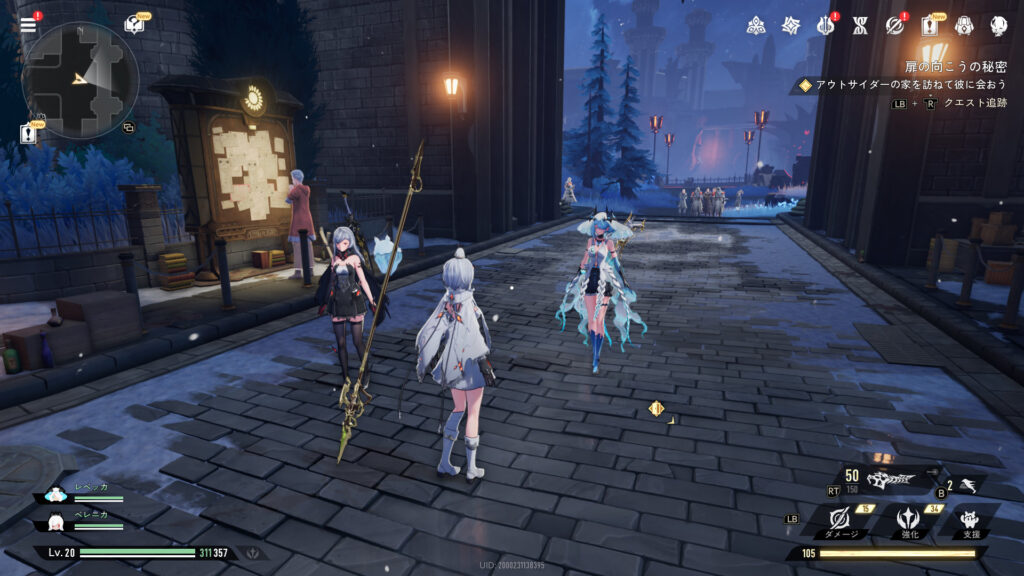Open the new quest notice below minimap

pyautogui.click(x=29, y=133)
